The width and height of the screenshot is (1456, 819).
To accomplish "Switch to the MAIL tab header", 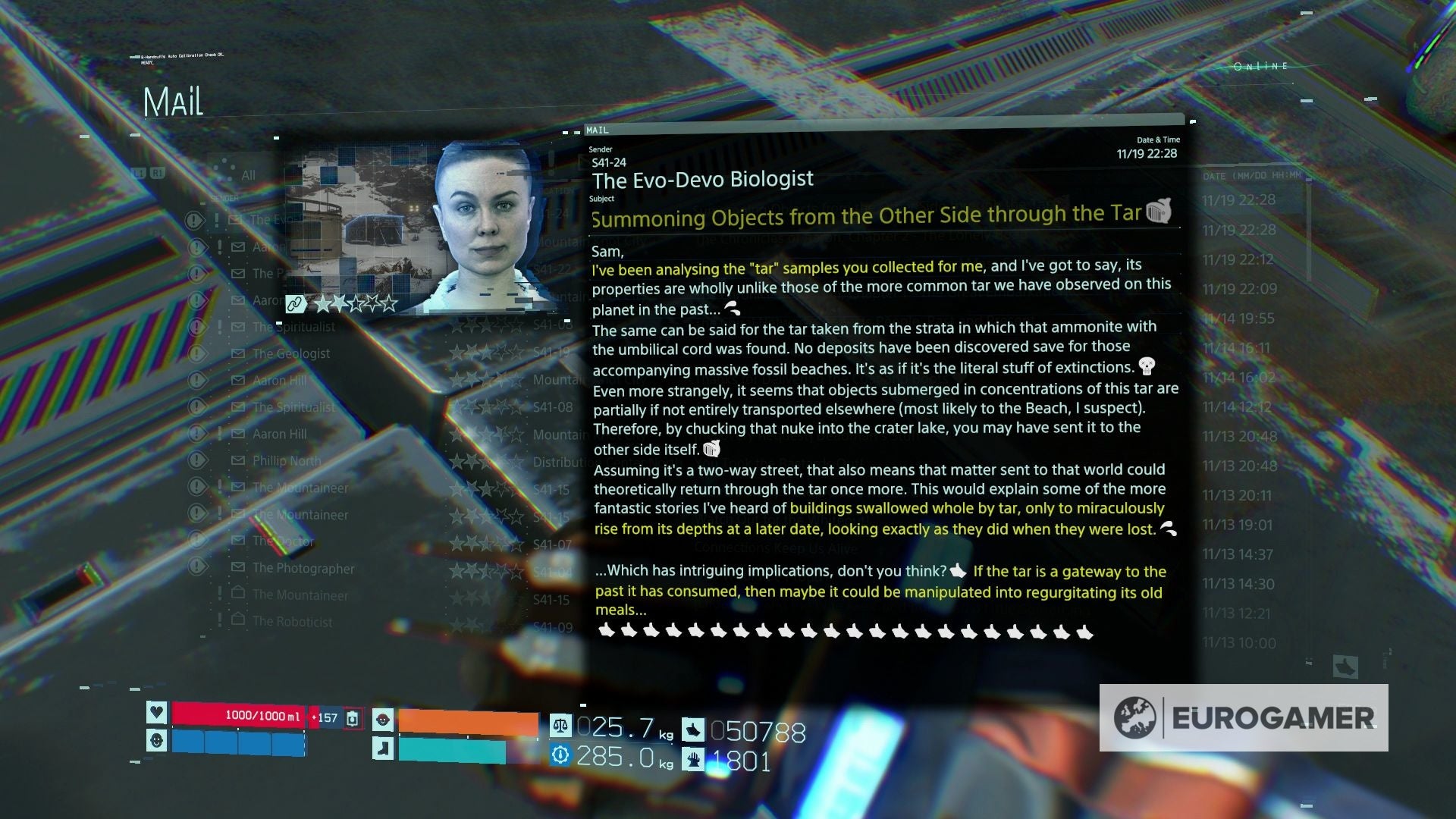I will pyautogui.click(x=598, y=130).
